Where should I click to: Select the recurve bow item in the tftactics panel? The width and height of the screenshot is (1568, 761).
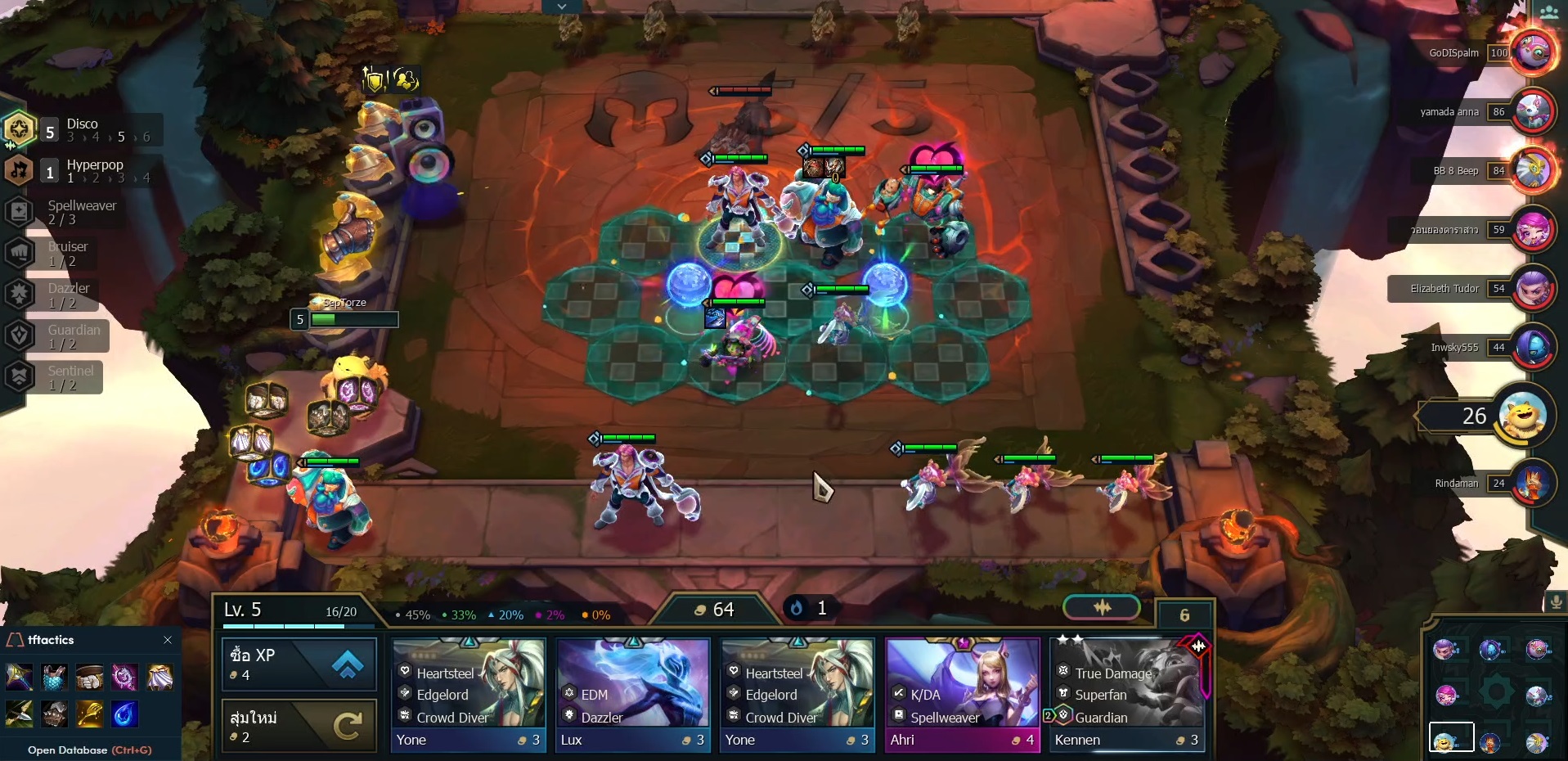18,714
